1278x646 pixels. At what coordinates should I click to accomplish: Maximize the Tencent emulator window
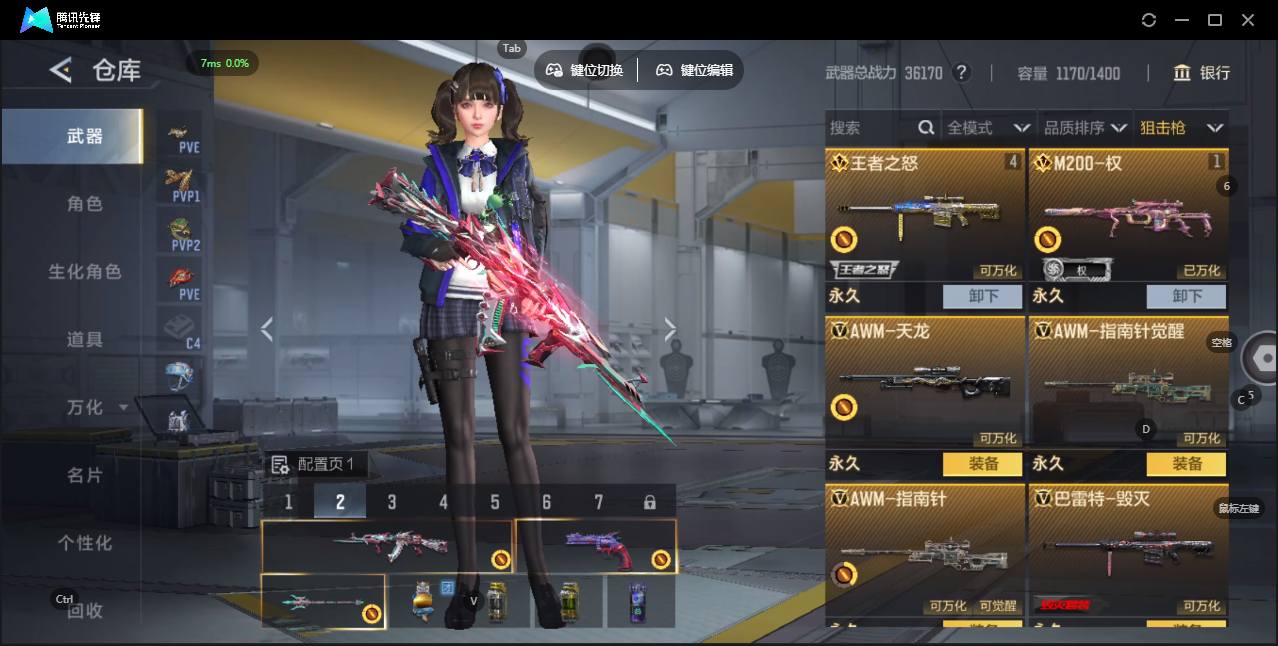click(1215, 20)
